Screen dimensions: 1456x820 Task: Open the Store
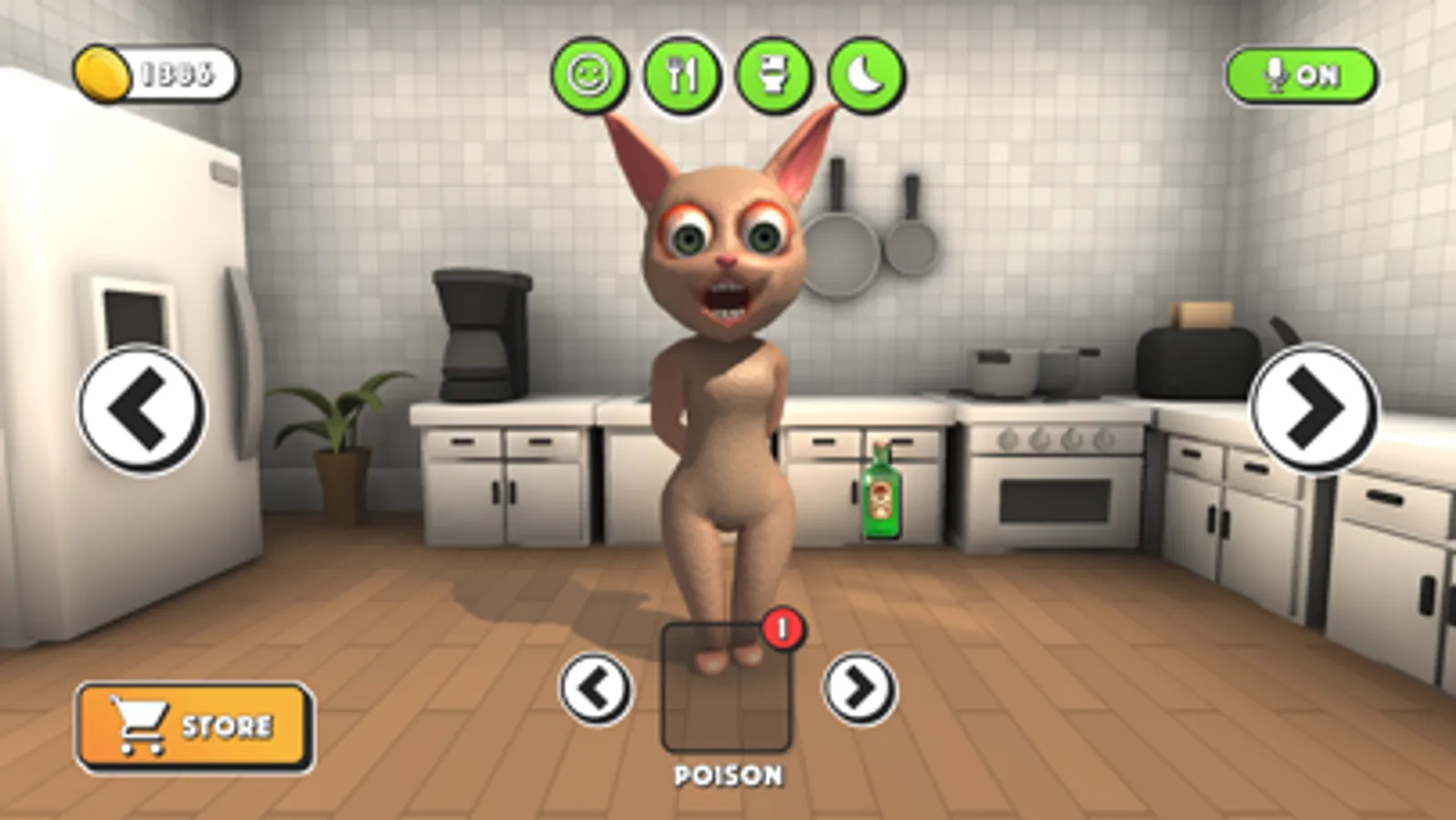click(x=191, y=724)
